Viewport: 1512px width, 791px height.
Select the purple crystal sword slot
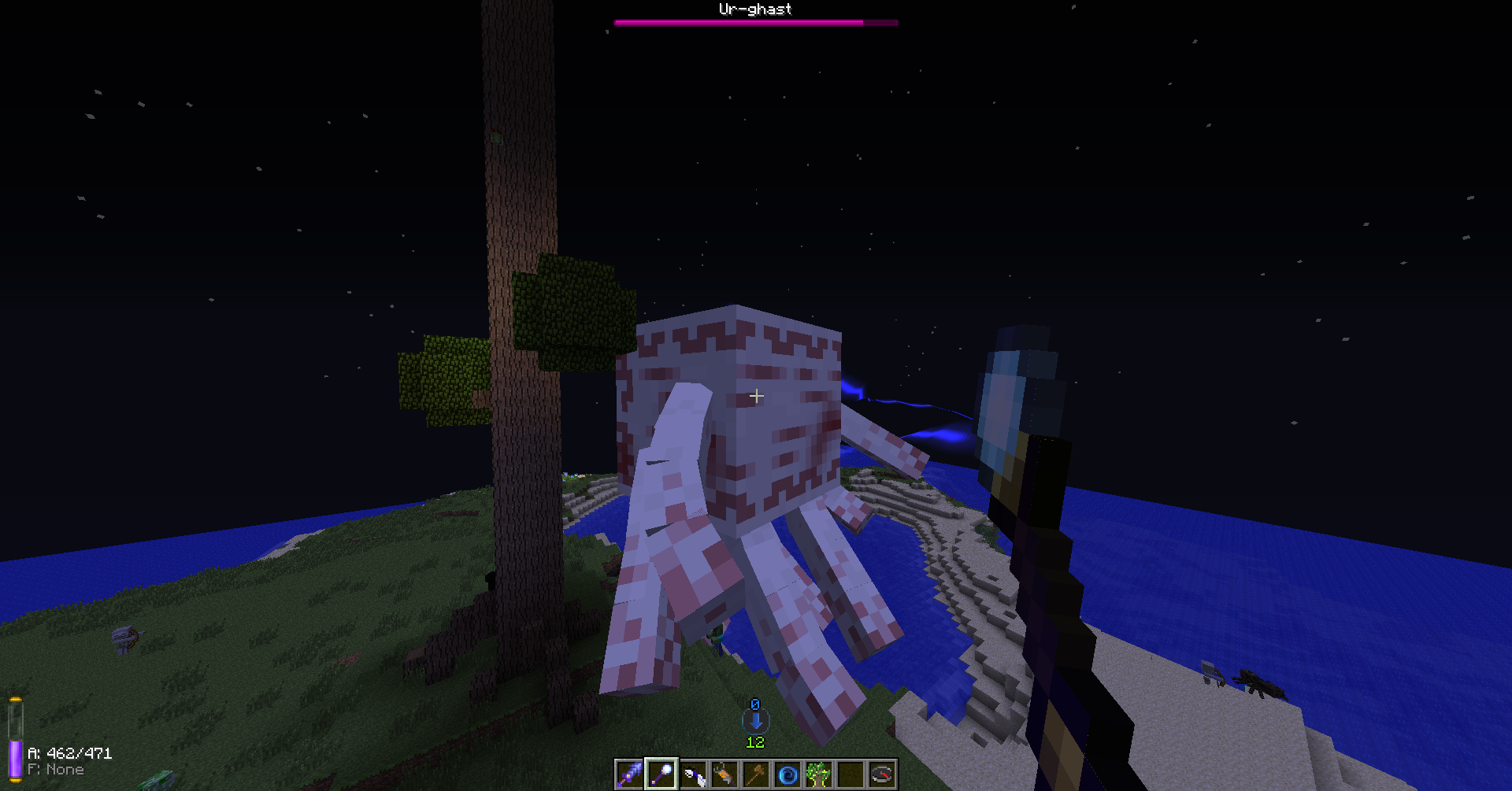[x=629, y=774]
